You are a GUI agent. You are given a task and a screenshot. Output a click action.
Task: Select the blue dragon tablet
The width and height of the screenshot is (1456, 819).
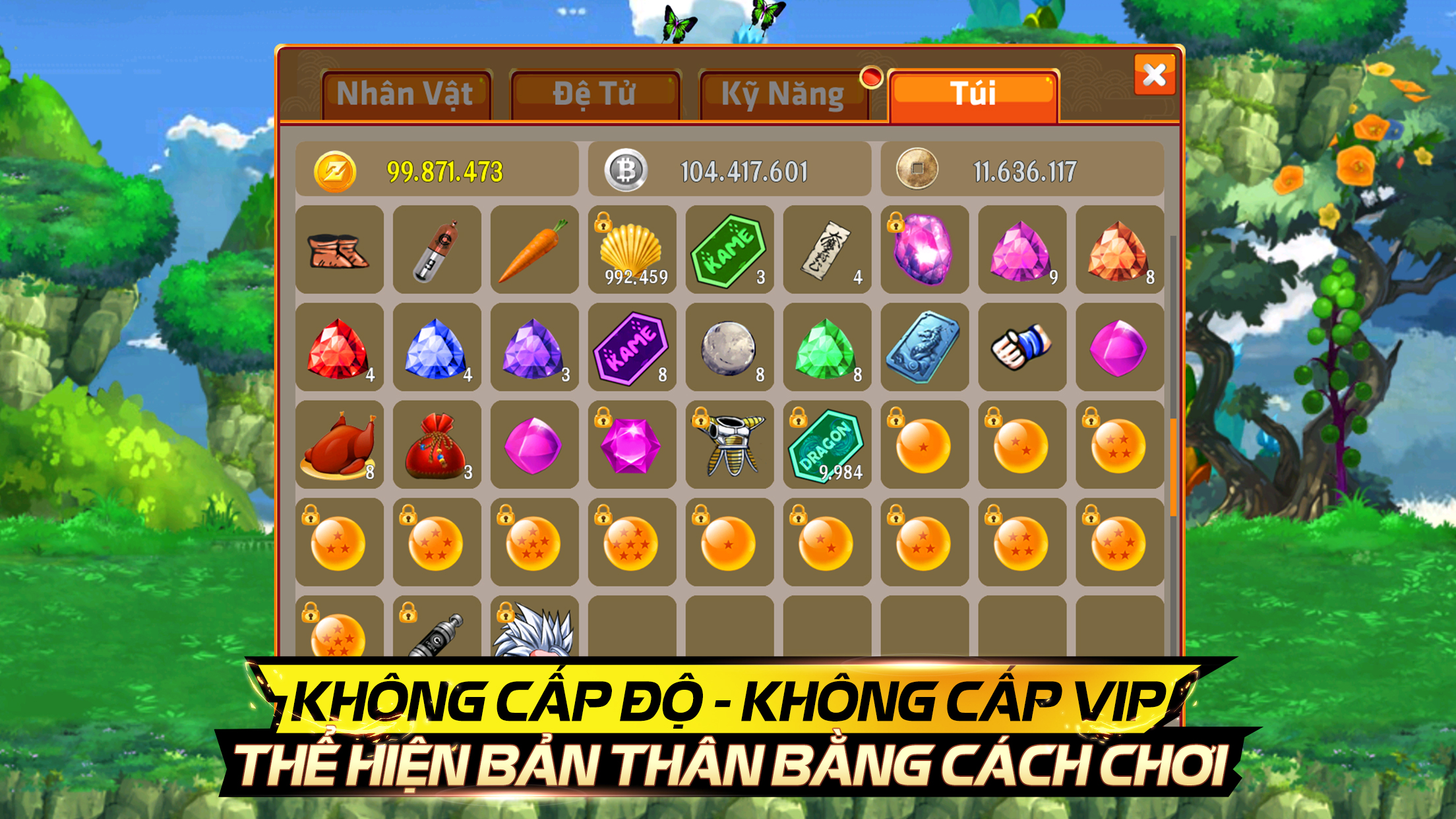tap(925, 347)
